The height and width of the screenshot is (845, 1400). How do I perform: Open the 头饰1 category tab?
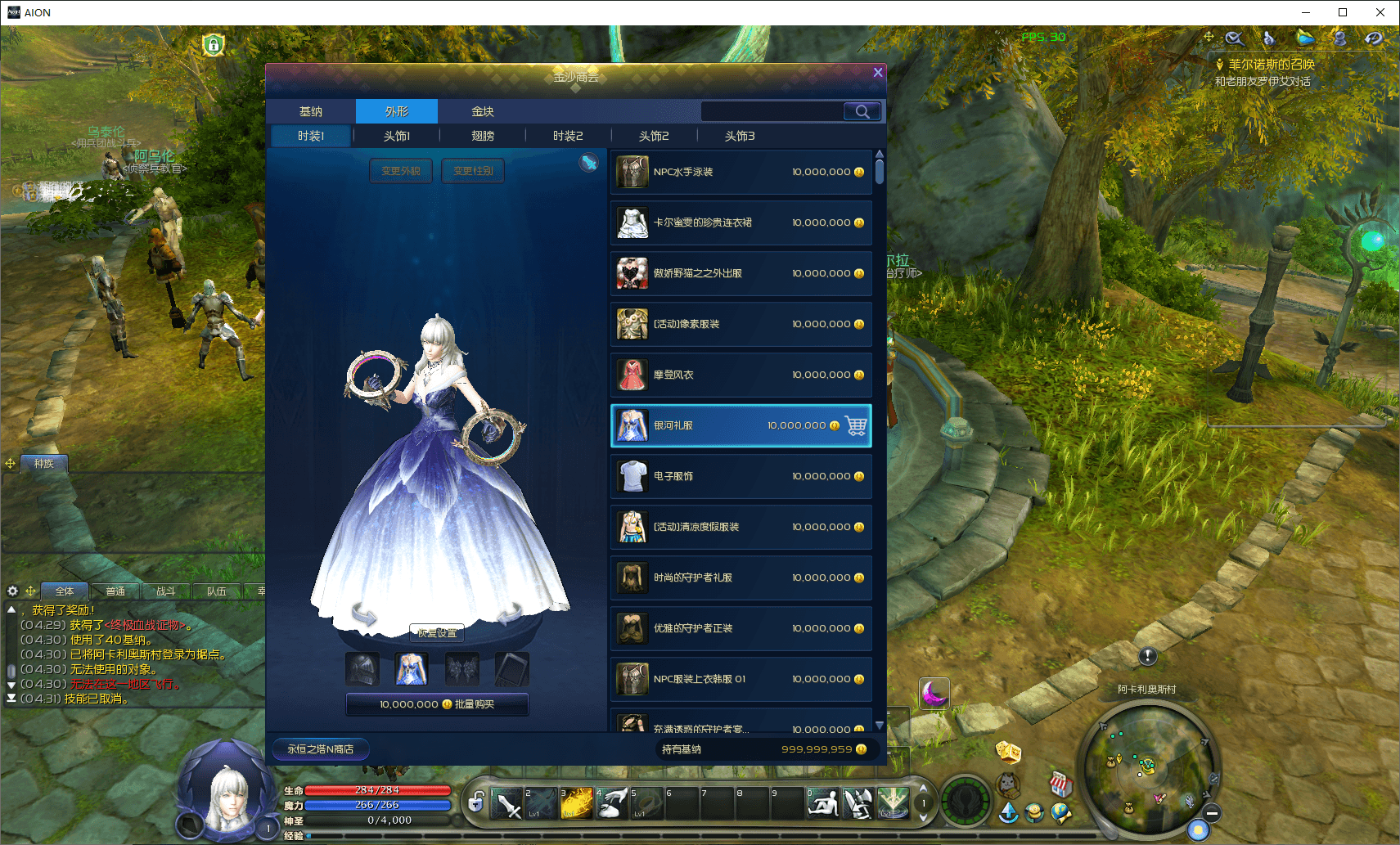[x=397, y=136]
